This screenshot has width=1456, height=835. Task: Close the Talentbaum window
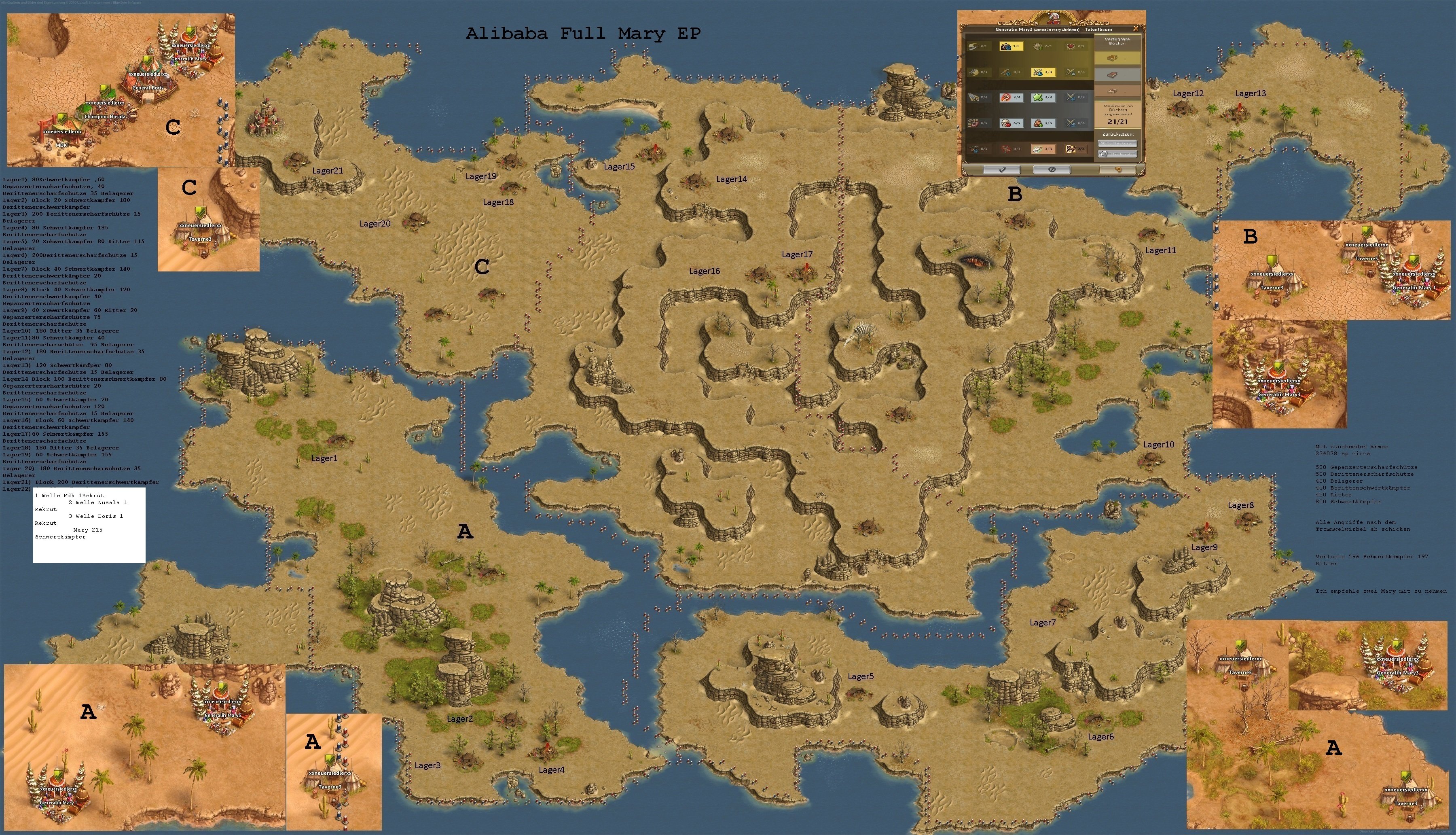(x=1135, y=29)
